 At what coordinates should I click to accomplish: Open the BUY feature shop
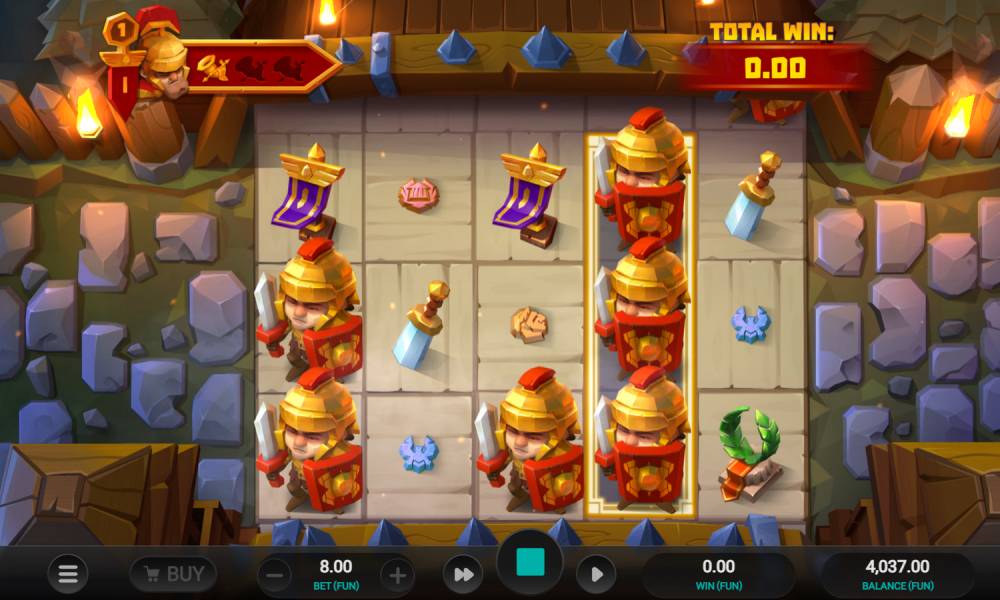[174, 574]
